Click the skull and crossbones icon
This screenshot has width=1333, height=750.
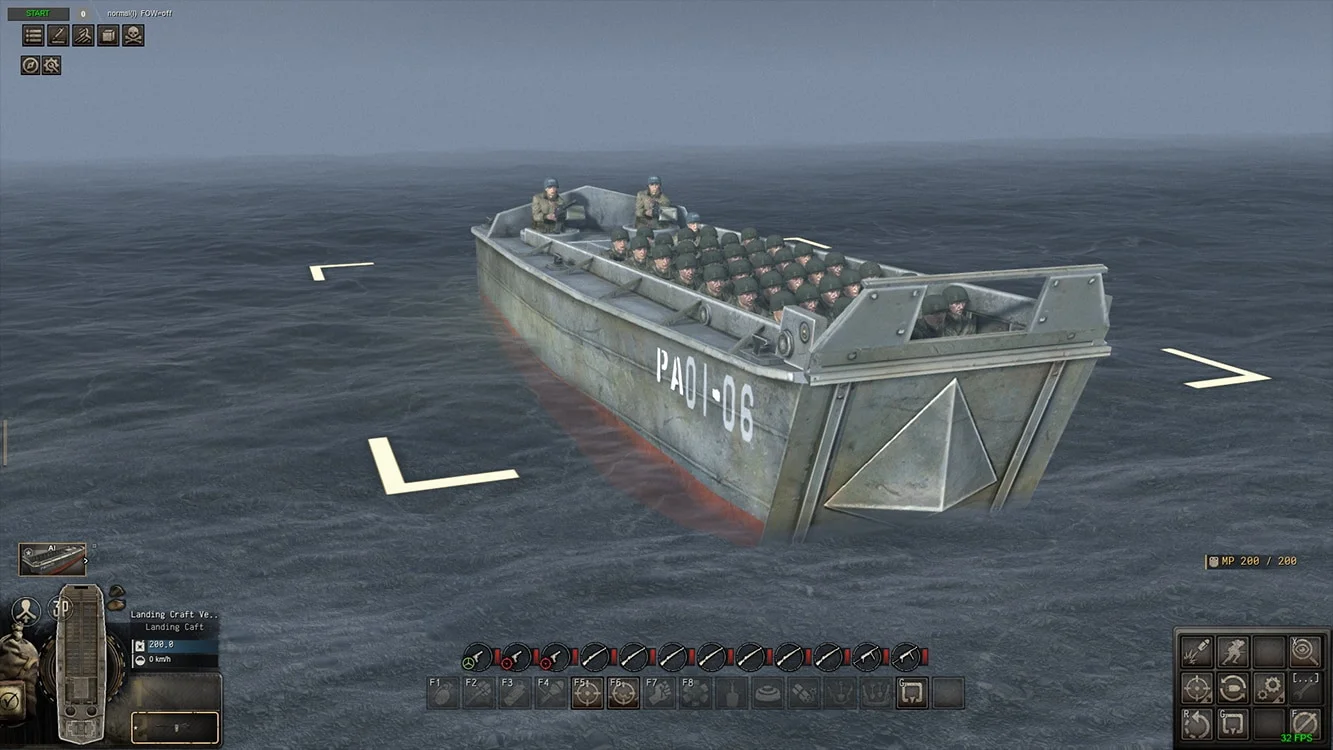point(133,36)
